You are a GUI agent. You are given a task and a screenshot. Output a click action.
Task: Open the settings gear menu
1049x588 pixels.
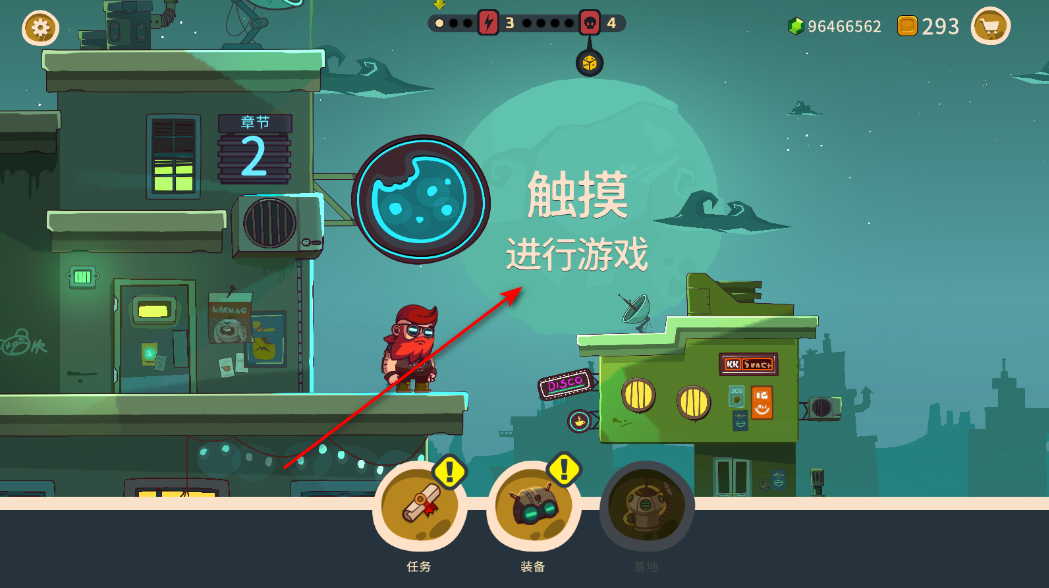pyautogui.click(x=40, y=27)
